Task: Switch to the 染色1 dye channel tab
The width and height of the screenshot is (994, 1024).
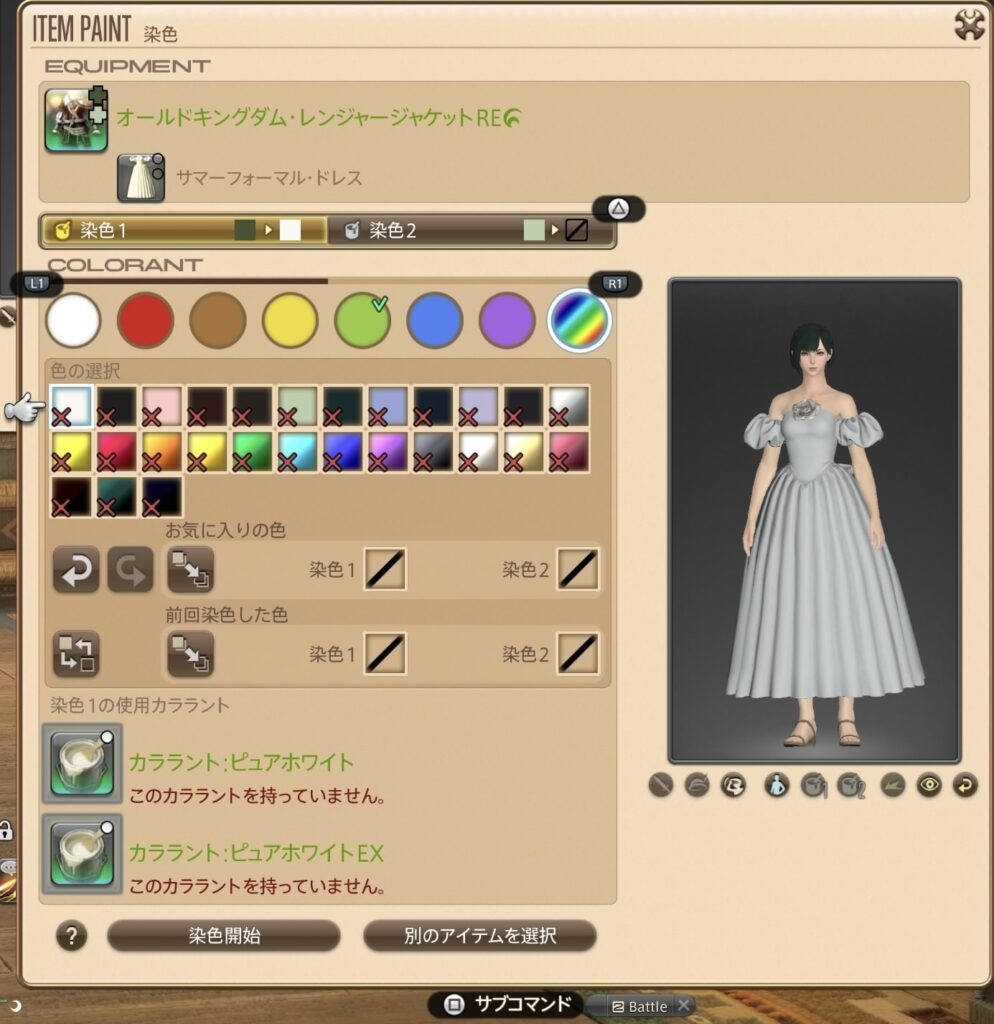Action: (184, 231)
